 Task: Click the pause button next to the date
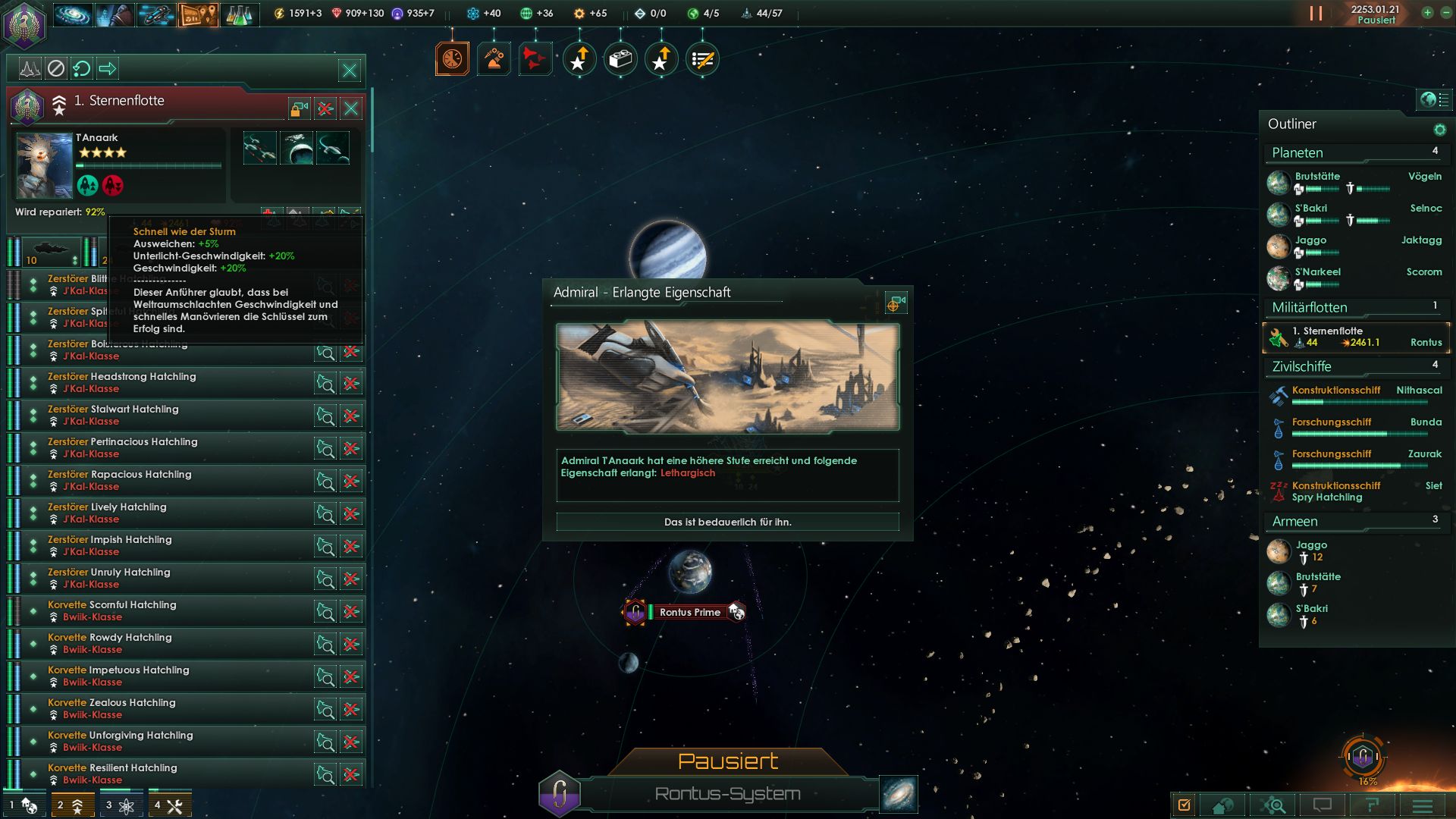[1316, 14]
